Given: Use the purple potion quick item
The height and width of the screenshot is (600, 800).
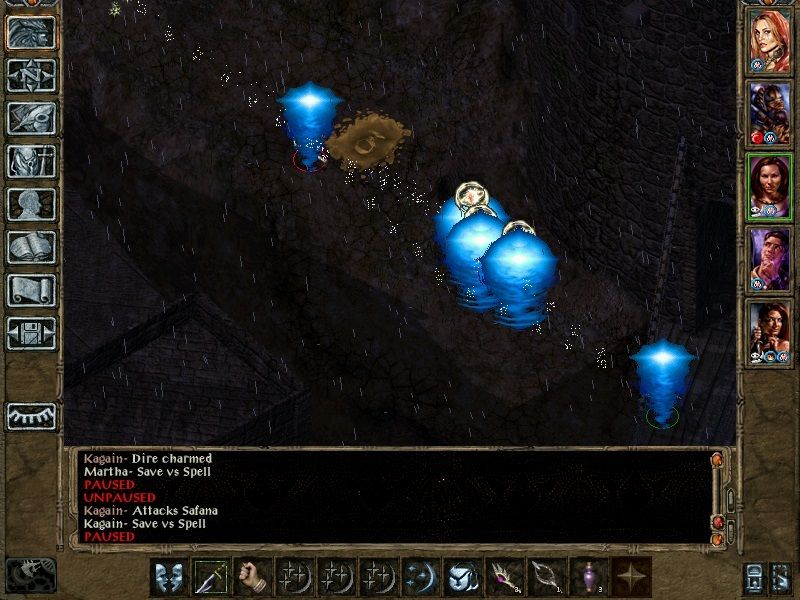Looking at the screenshot, I should [x=590, y=577].
